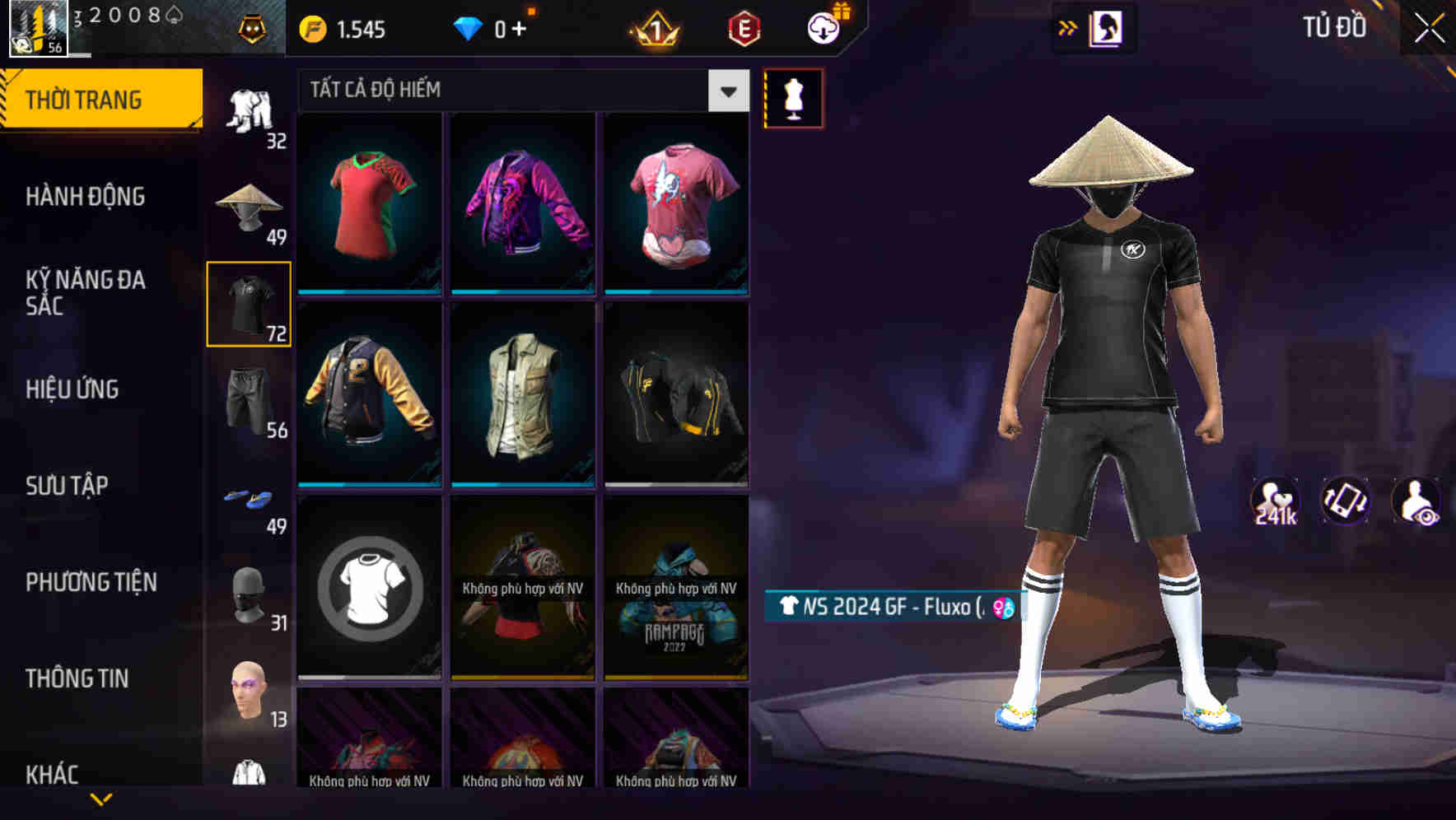Select the likes counter icon showing 241k

1276,500
